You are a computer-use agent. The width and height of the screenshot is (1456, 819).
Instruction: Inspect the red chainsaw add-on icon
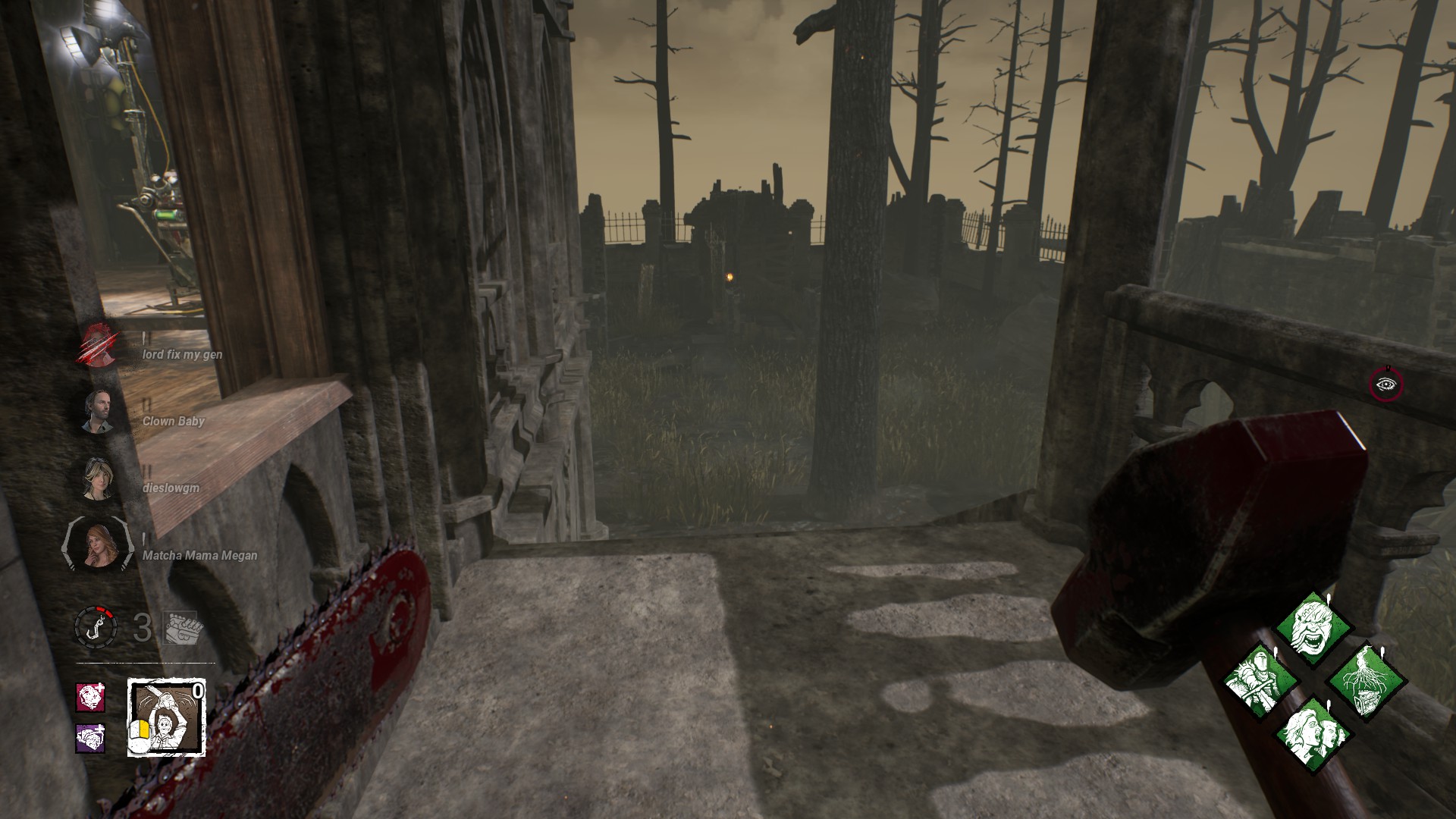click(90, 697)
